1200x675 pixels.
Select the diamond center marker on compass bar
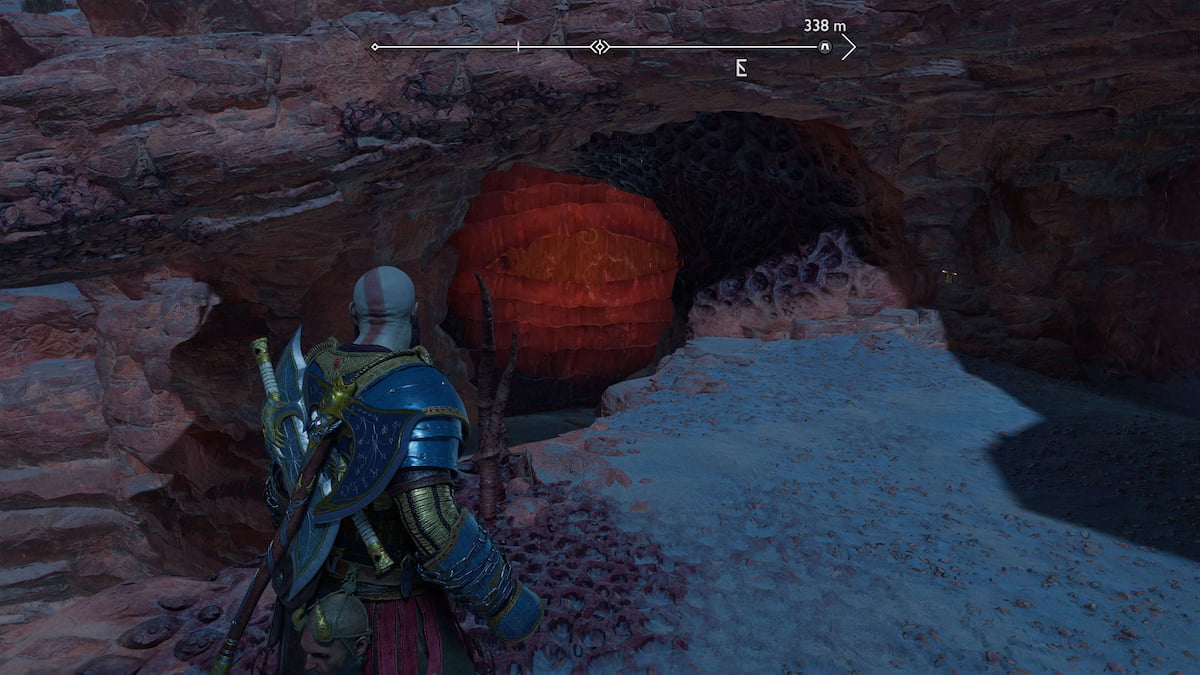598,47
